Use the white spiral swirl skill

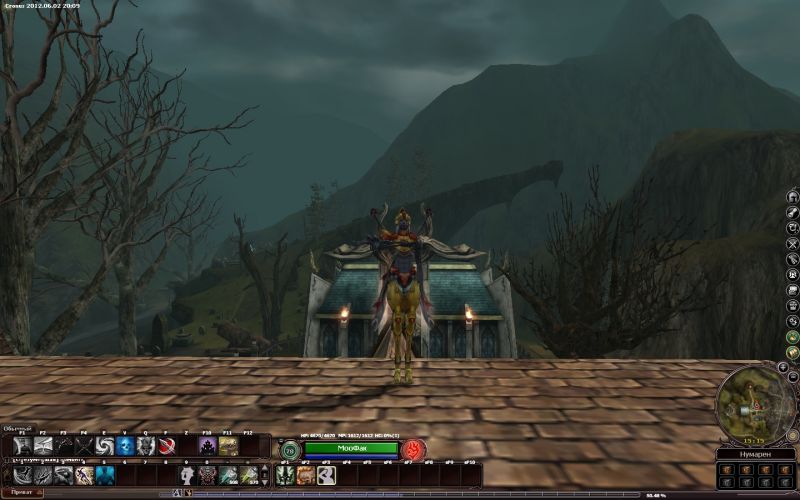[x=105, y=446]
